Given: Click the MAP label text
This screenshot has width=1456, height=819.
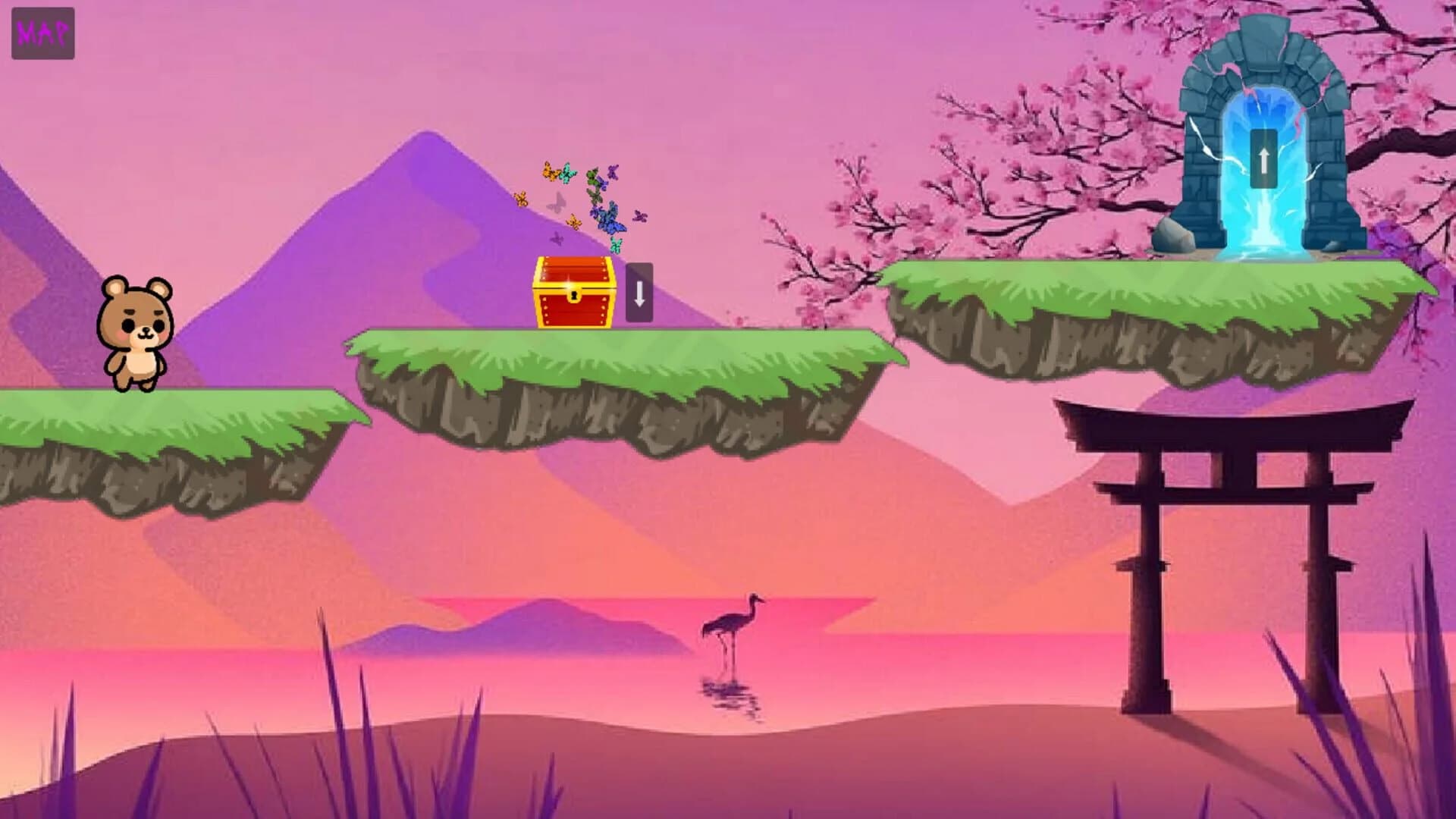Looking at the screenshot, I should click(x=42, y=32).
